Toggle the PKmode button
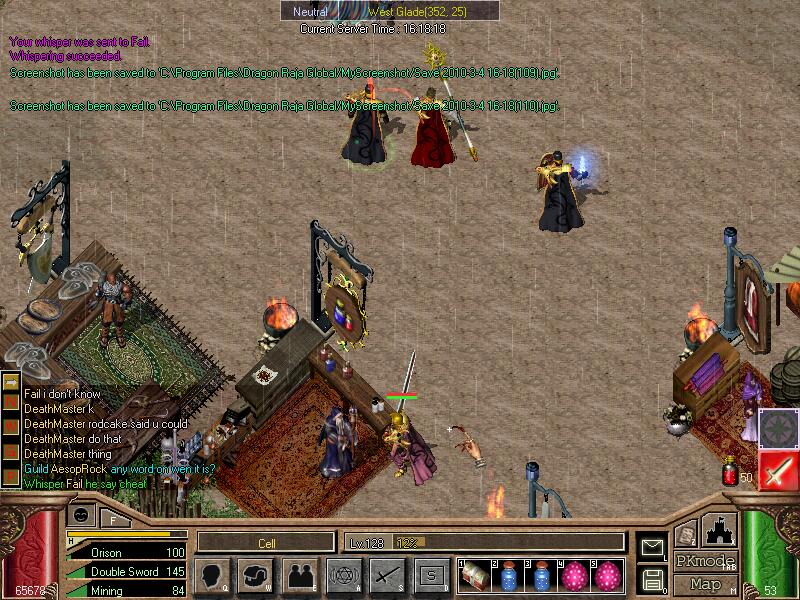Screen dimensions: 800x600 705,561
